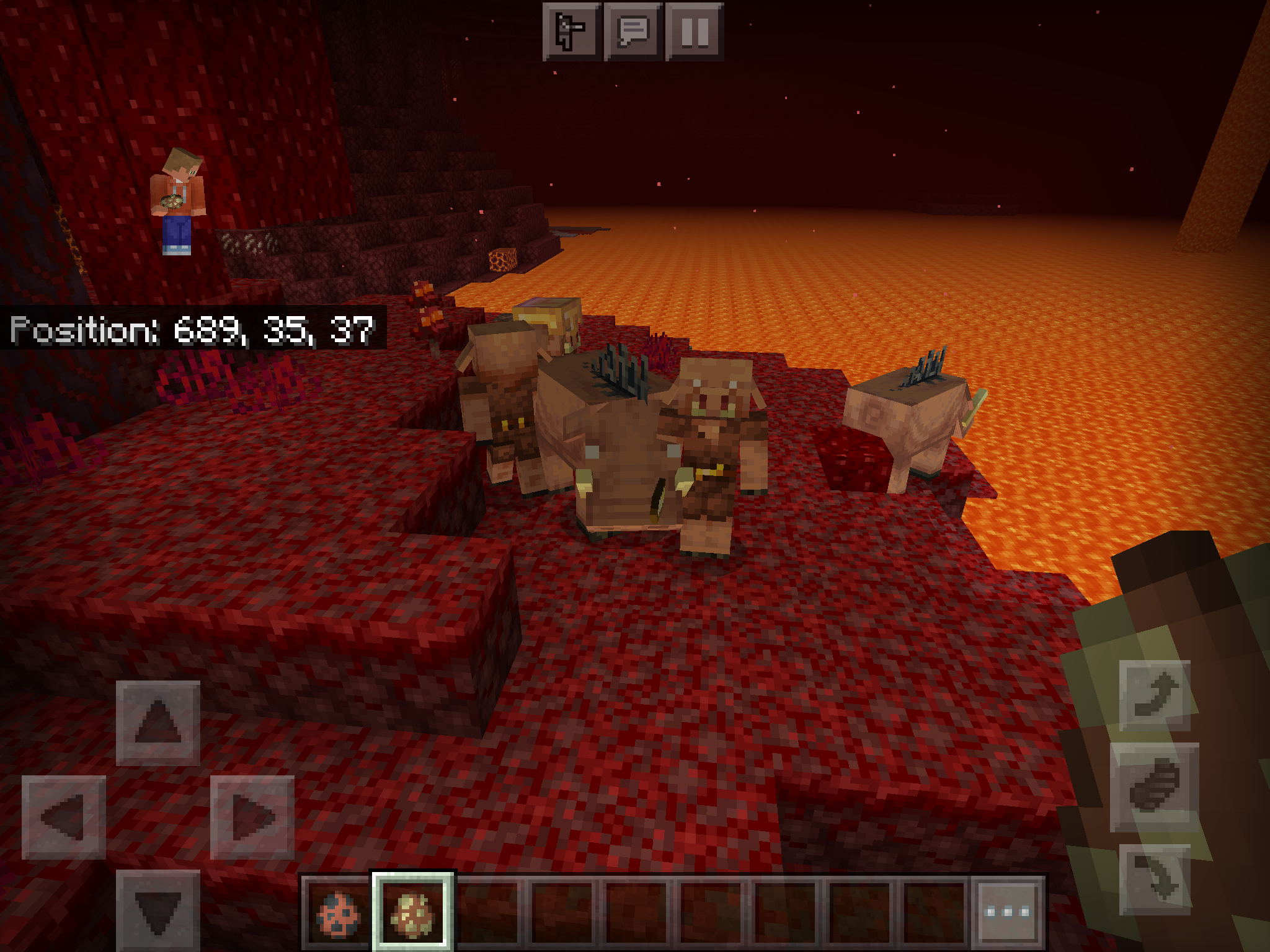The image size is (1270, 952).
Task: Tap the strafe right arrow
Action: (252, 817)
